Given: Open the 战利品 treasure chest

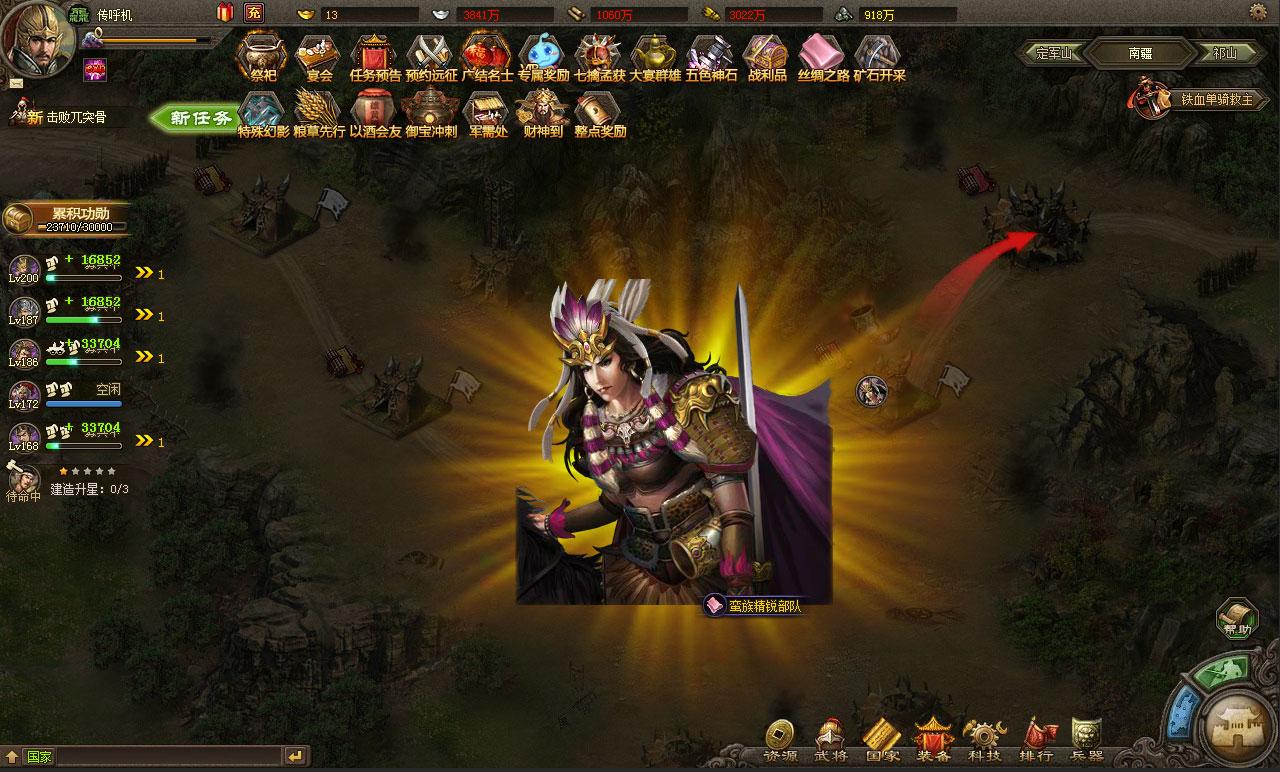Looking at the screenshot, I should click(767, 56).
